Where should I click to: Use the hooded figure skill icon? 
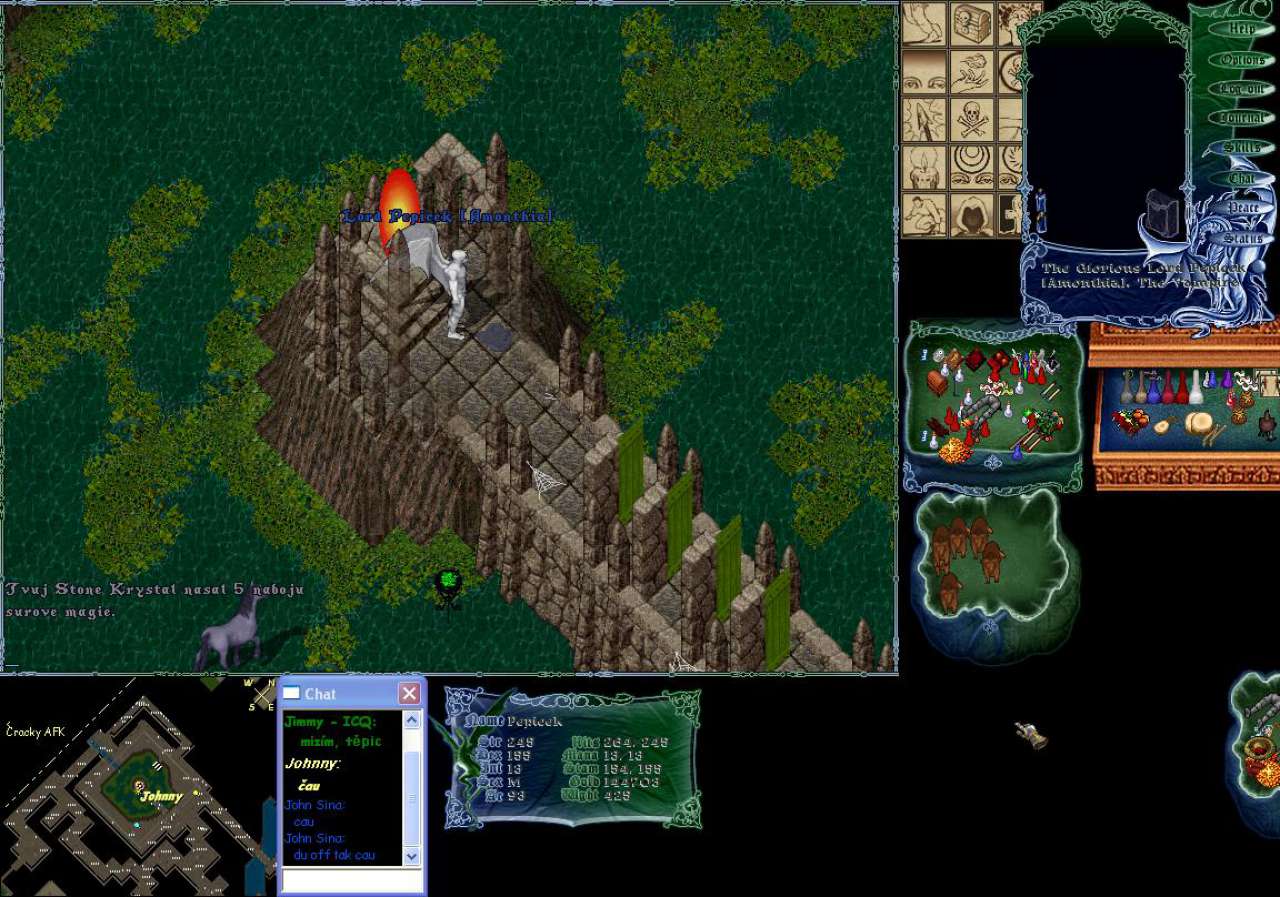pyautogui.click(x=972, y=213)
